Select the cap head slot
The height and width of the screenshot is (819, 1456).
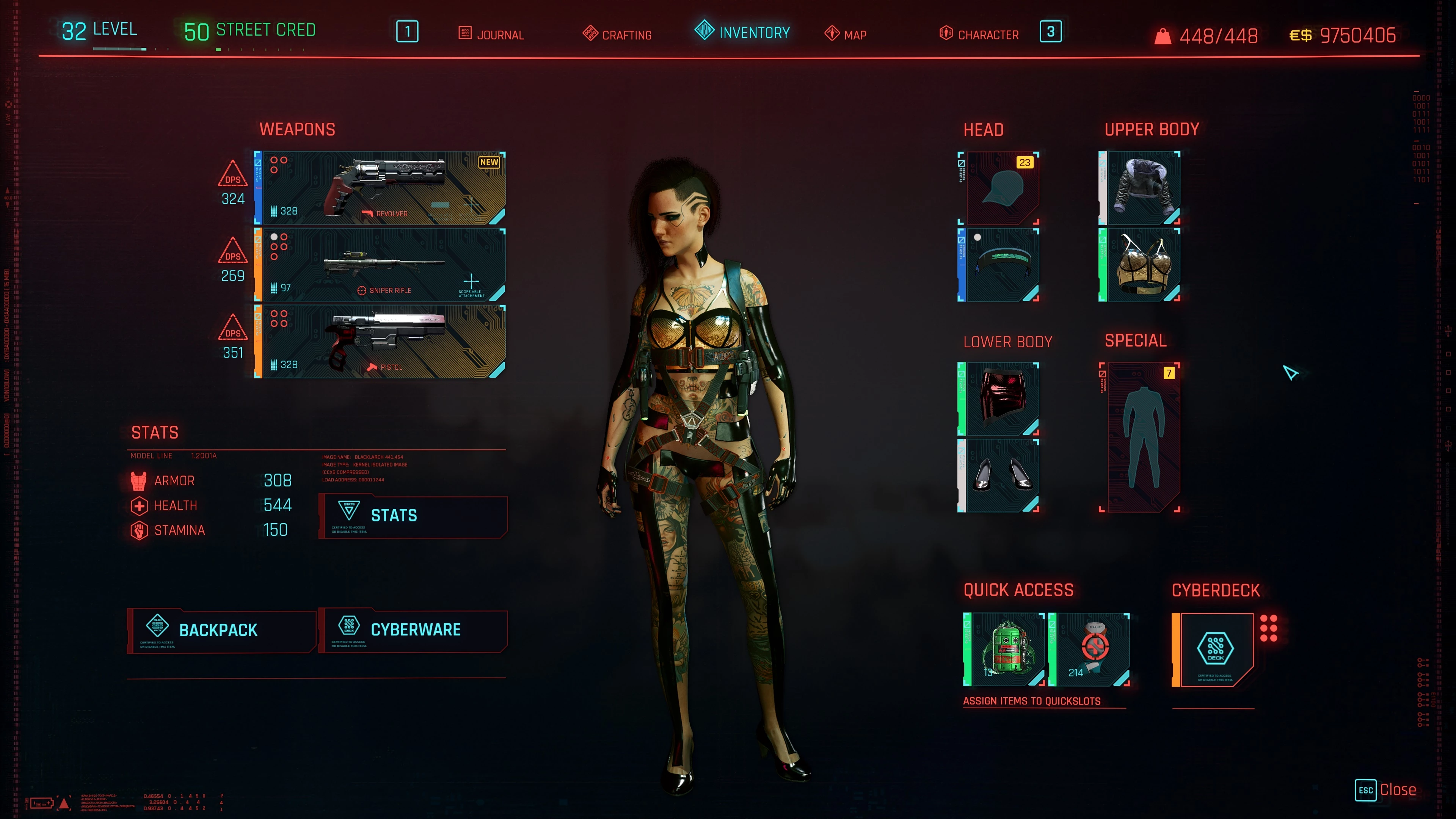click(999, 188)
